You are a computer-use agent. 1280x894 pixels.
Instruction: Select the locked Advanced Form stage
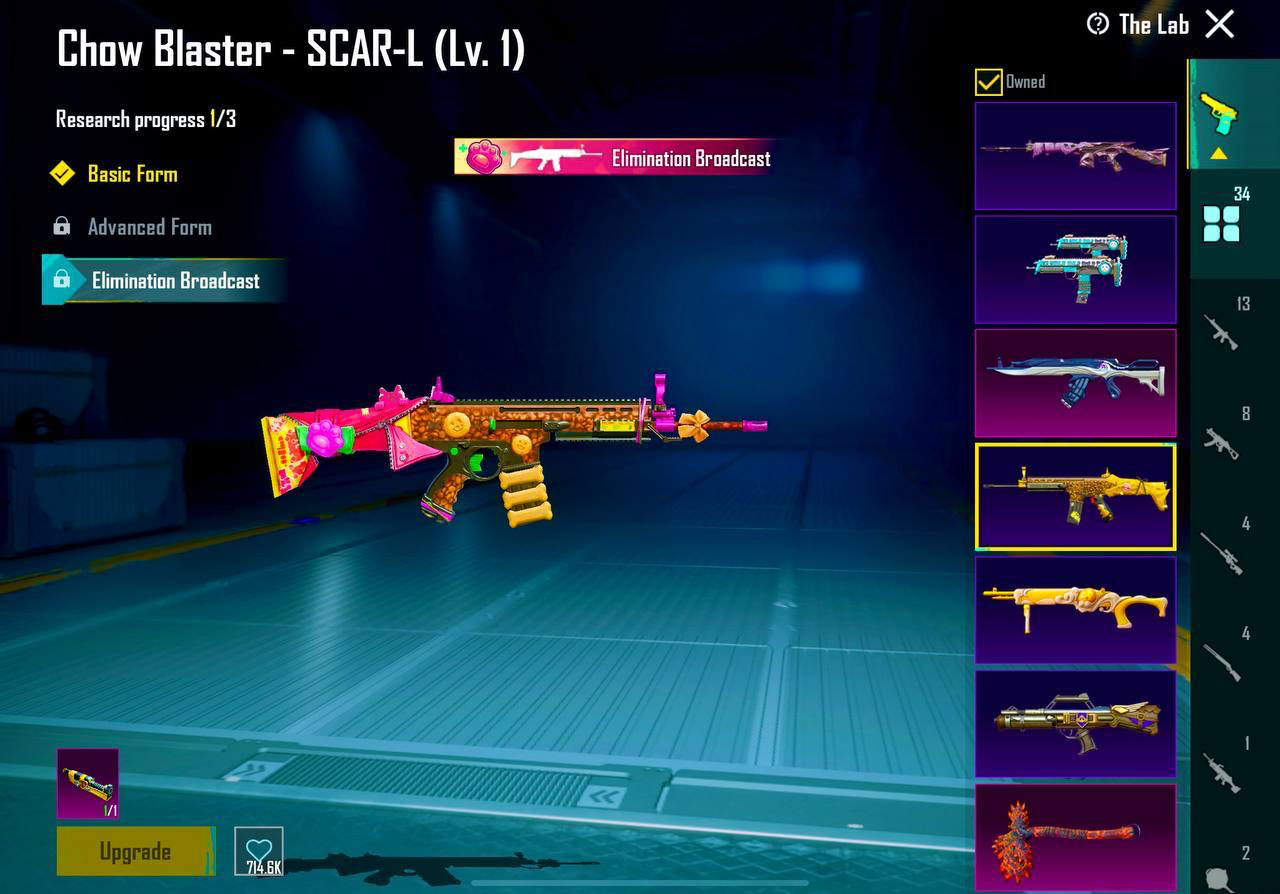click(x=149, y=227)
